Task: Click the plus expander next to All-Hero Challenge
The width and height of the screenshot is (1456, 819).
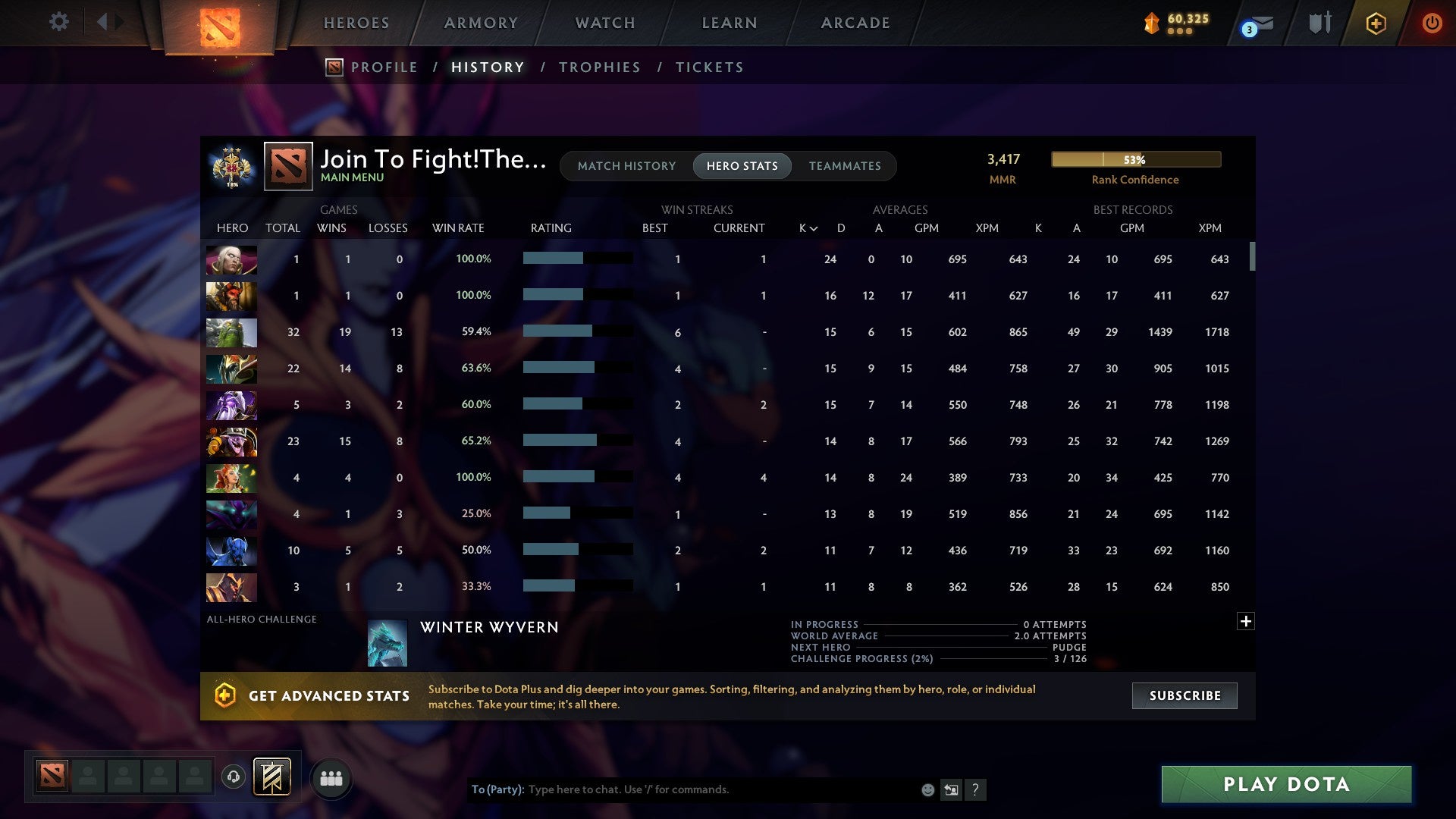Action: click(x=1245, y=620)
